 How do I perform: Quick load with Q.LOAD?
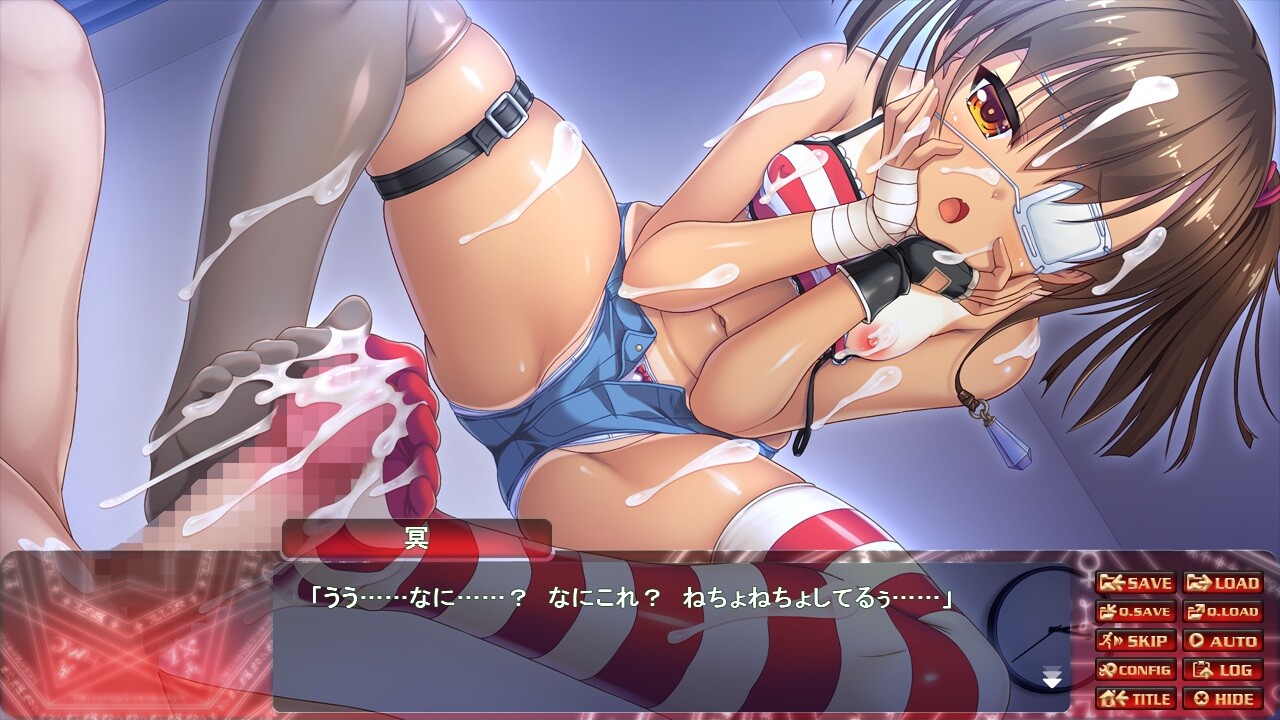point(1222,612)
